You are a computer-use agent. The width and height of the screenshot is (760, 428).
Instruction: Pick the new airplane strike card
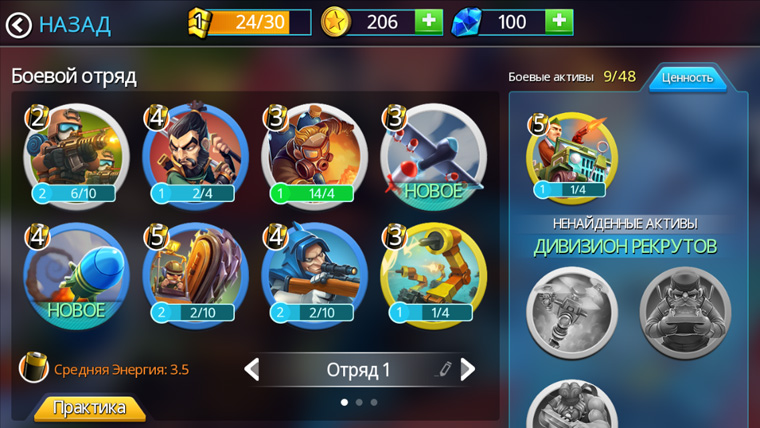pyautogui.click(x=433, y=156)
